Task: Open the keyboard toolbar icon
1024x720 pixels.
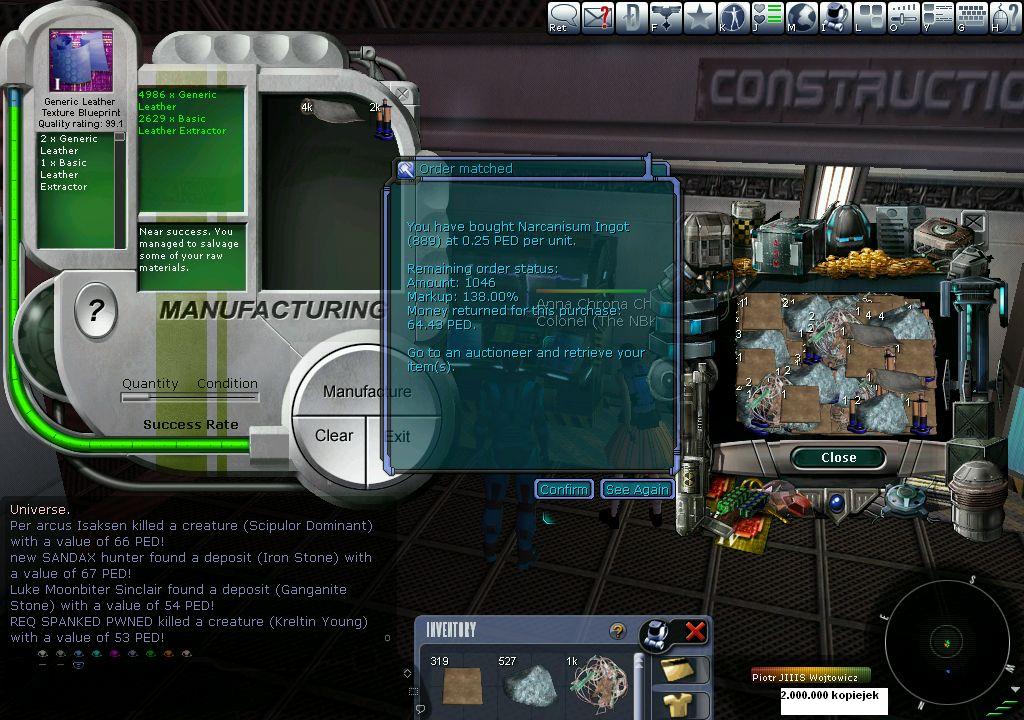Action: (971, 17)
